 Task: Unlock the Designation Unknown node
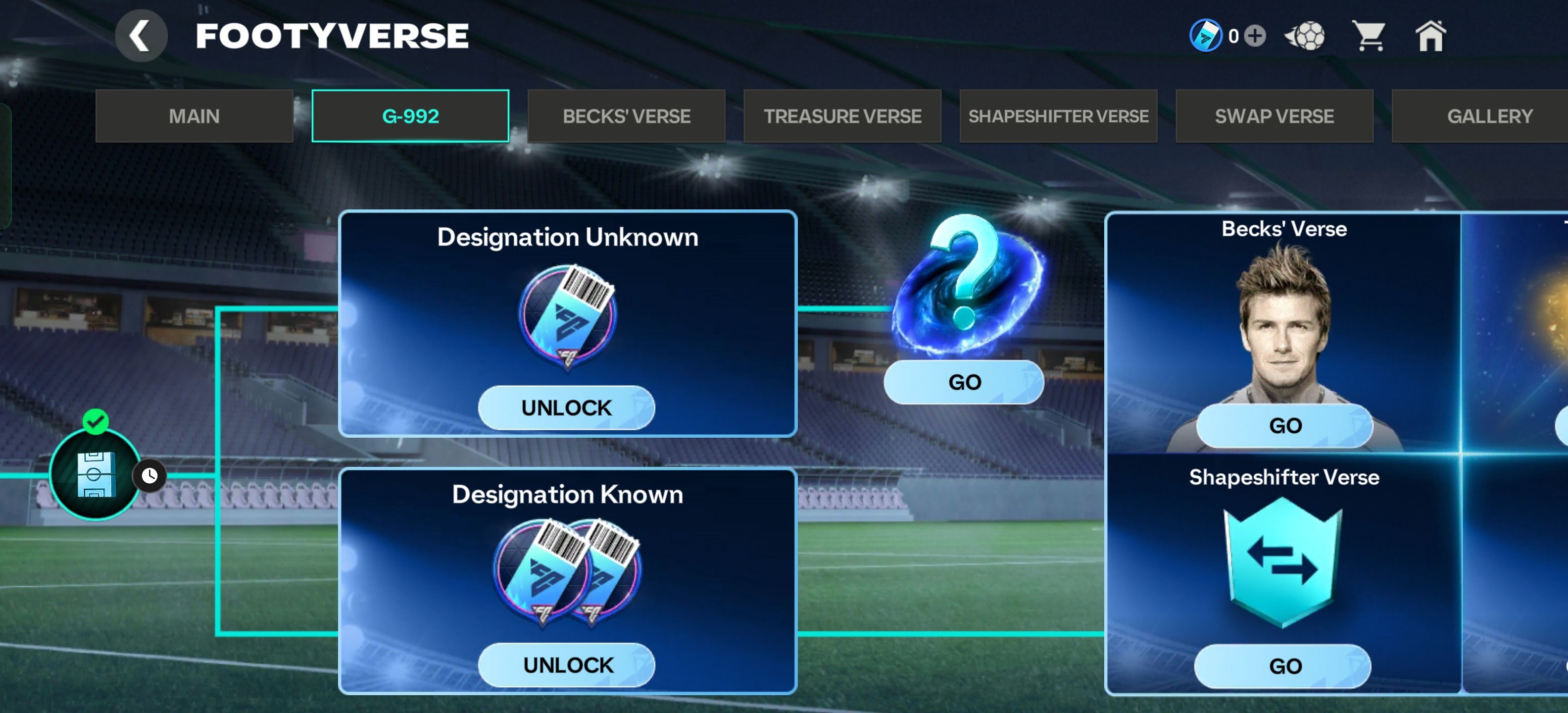[566, 407]
